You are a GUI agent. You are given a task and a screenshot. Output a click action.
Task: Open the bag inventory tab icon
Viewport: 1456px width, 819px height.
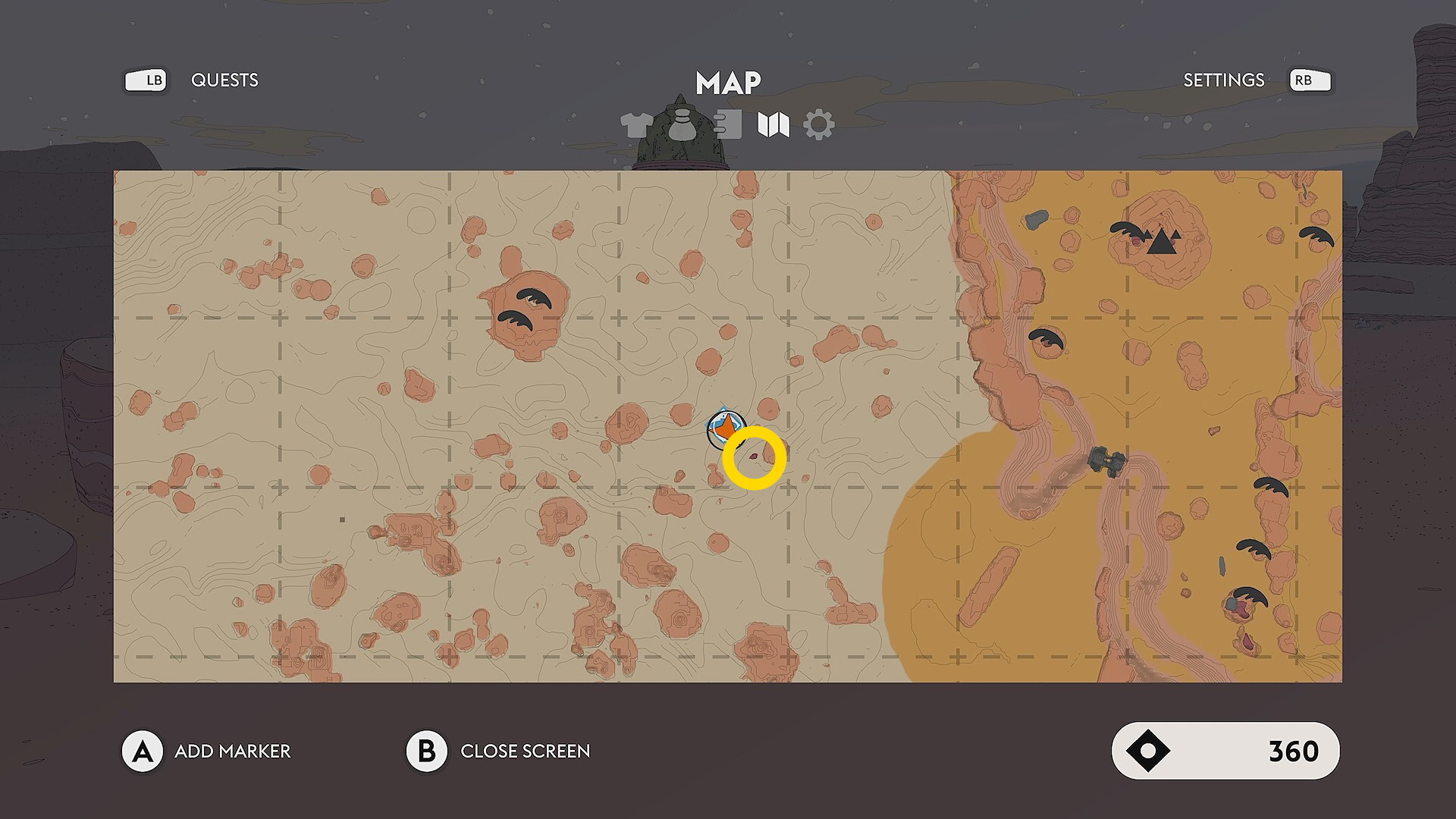[682, 124]
